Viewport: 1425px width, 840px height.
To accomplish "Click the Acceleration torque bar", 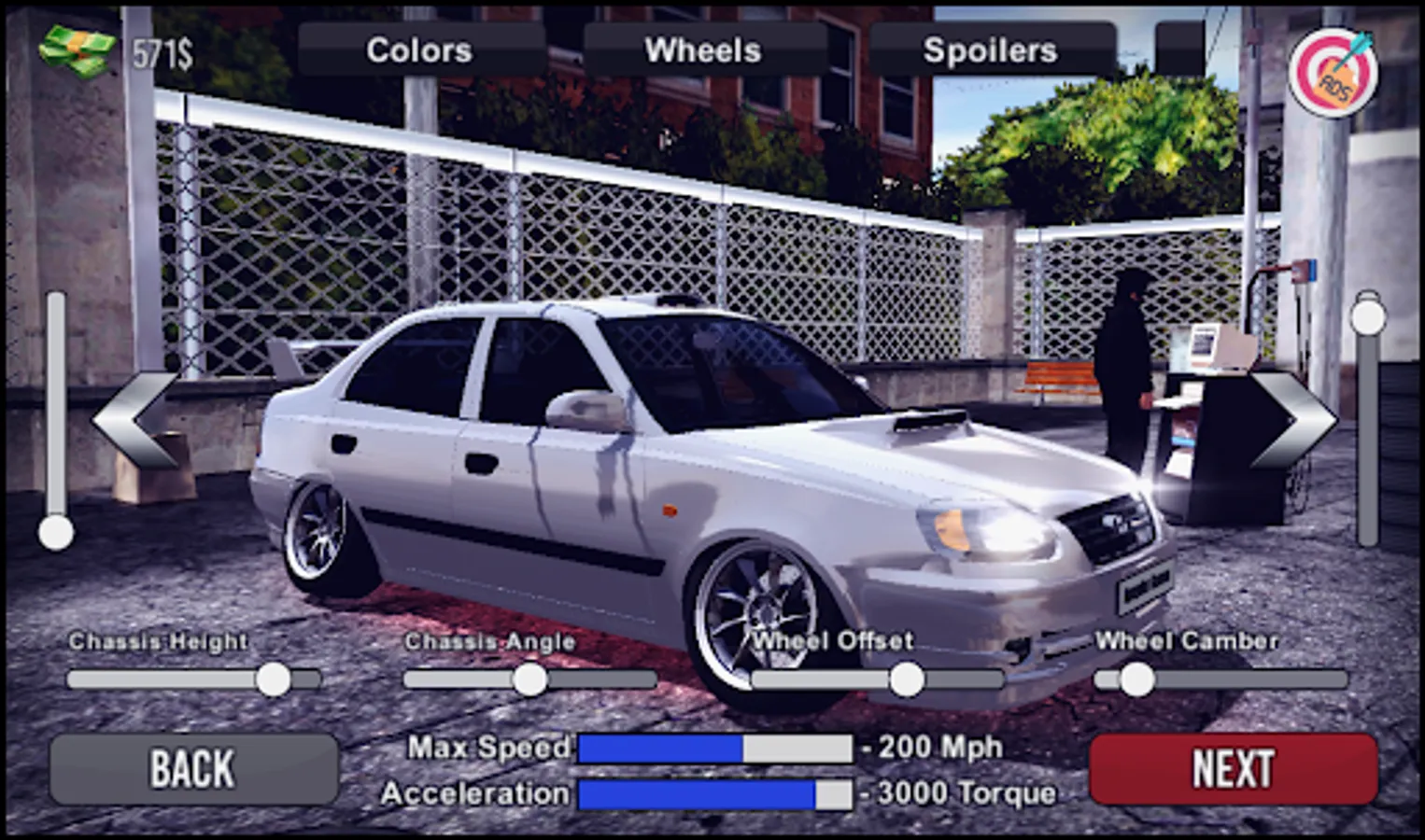I will [714, 794].
